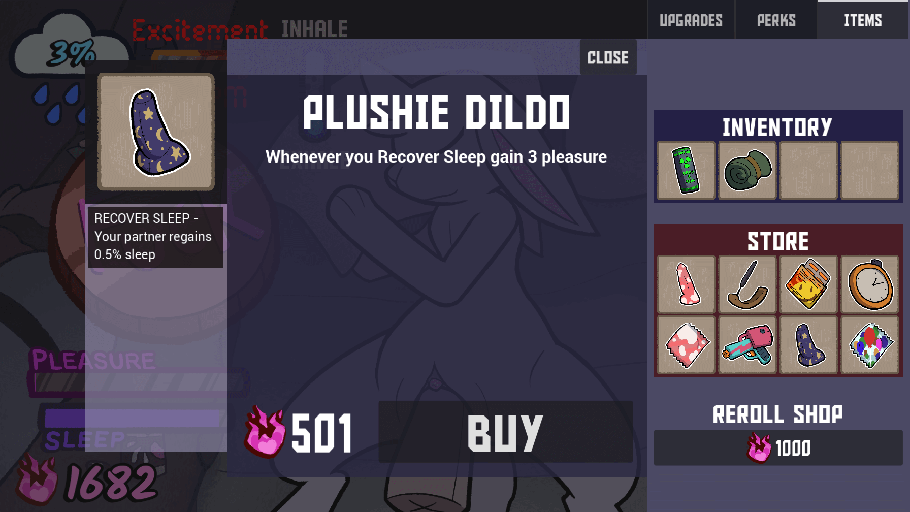Viewport: 910px width, 512px height.
Task: Select the pink and teal toy gun
Action: 747,345
